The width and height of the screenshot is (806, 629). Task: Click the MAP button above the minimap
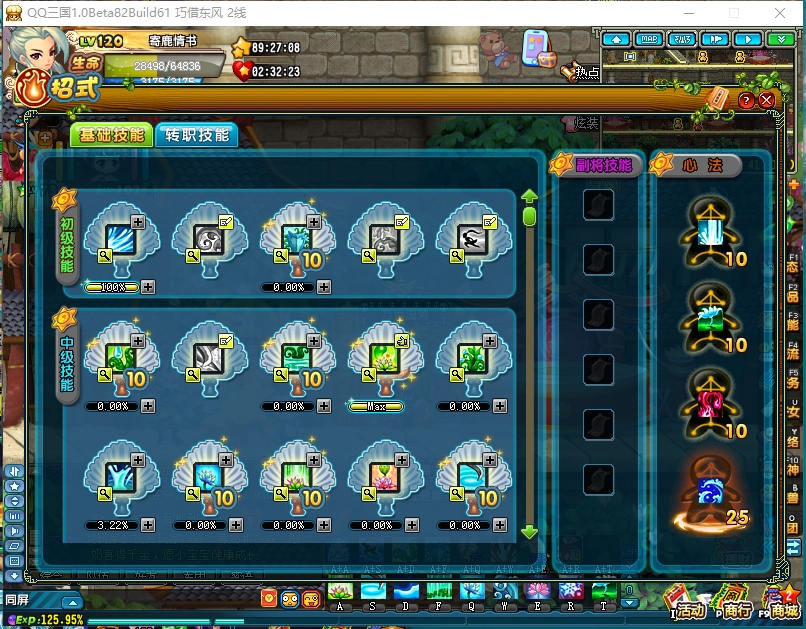point(650,39)
